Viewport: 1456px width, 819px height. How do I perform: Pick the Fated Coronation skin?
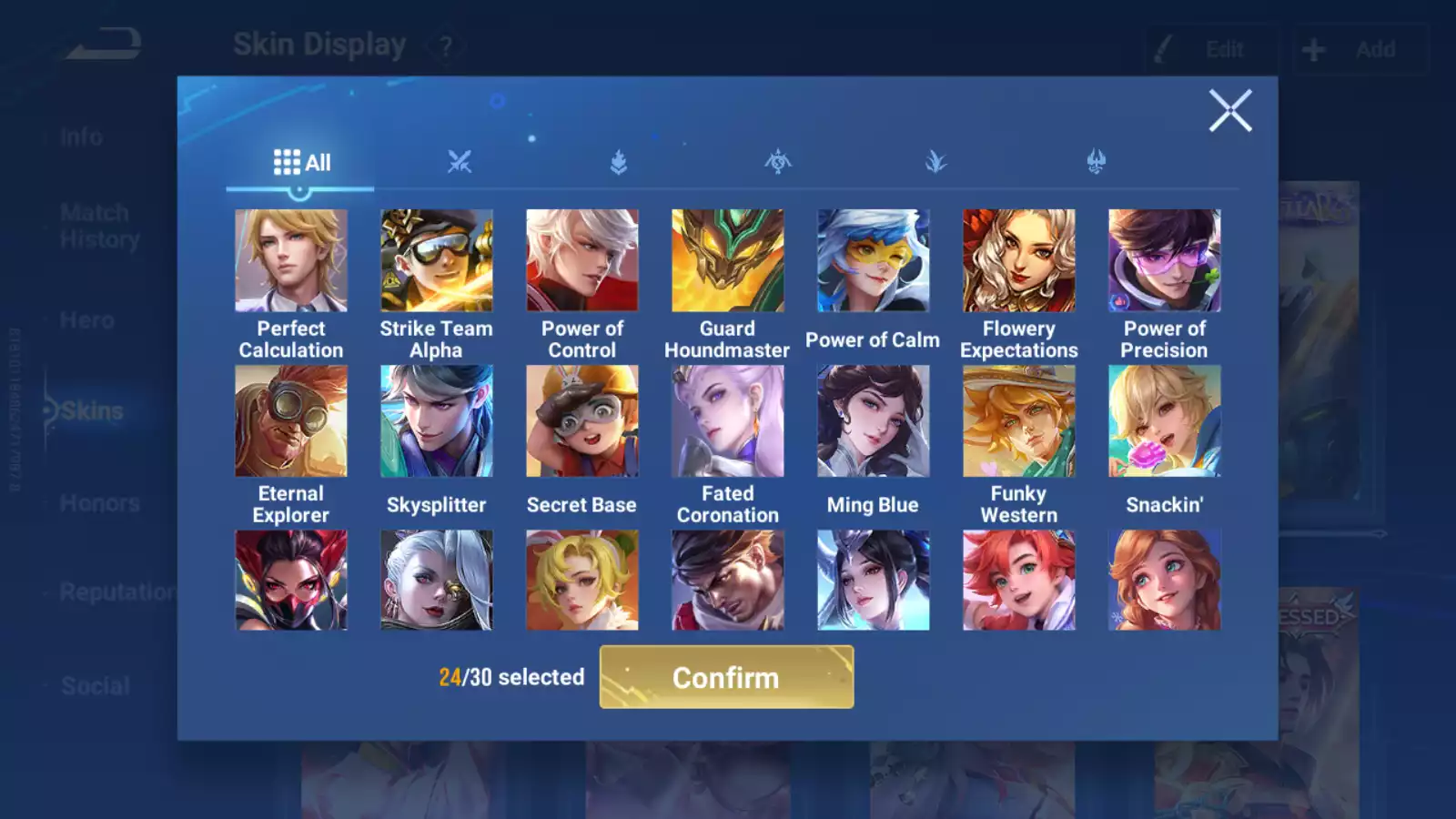[728, 421]
